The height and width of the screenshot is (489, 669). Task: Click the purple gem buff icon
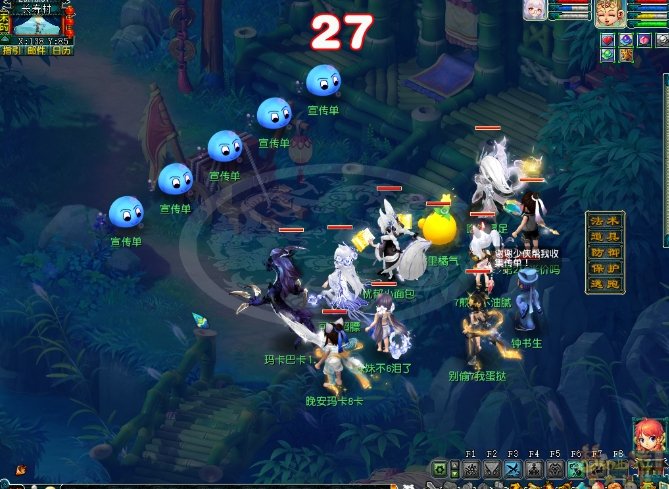pyautogui.click(x=627, y=40)
